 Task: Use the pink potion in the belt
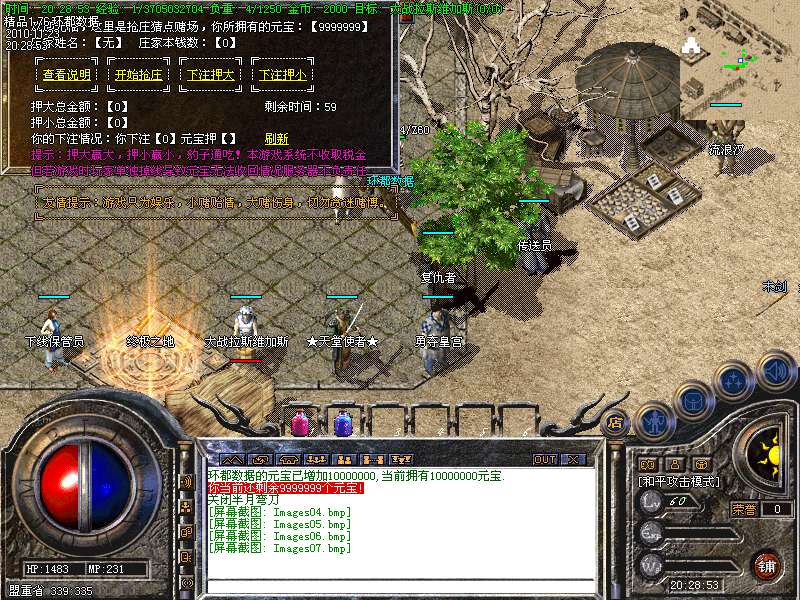click(299, 424)
